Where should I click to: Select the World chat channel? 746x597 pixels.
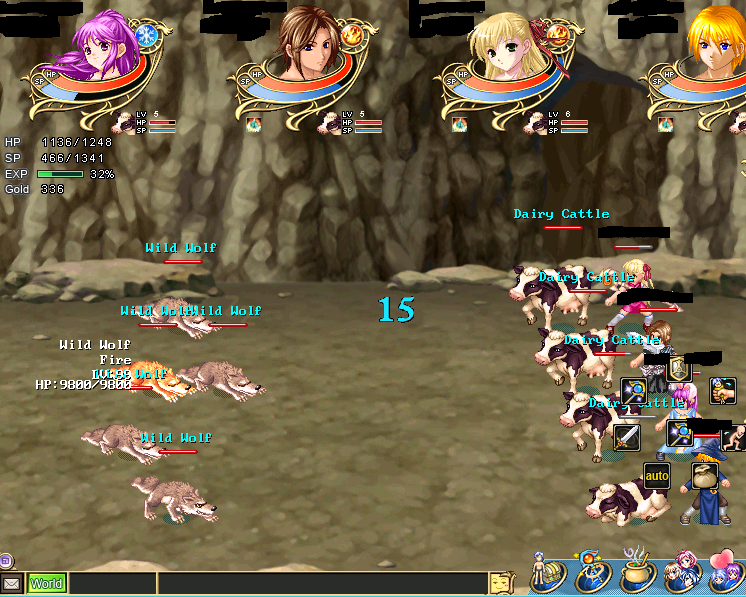click(x=46, y=583)
